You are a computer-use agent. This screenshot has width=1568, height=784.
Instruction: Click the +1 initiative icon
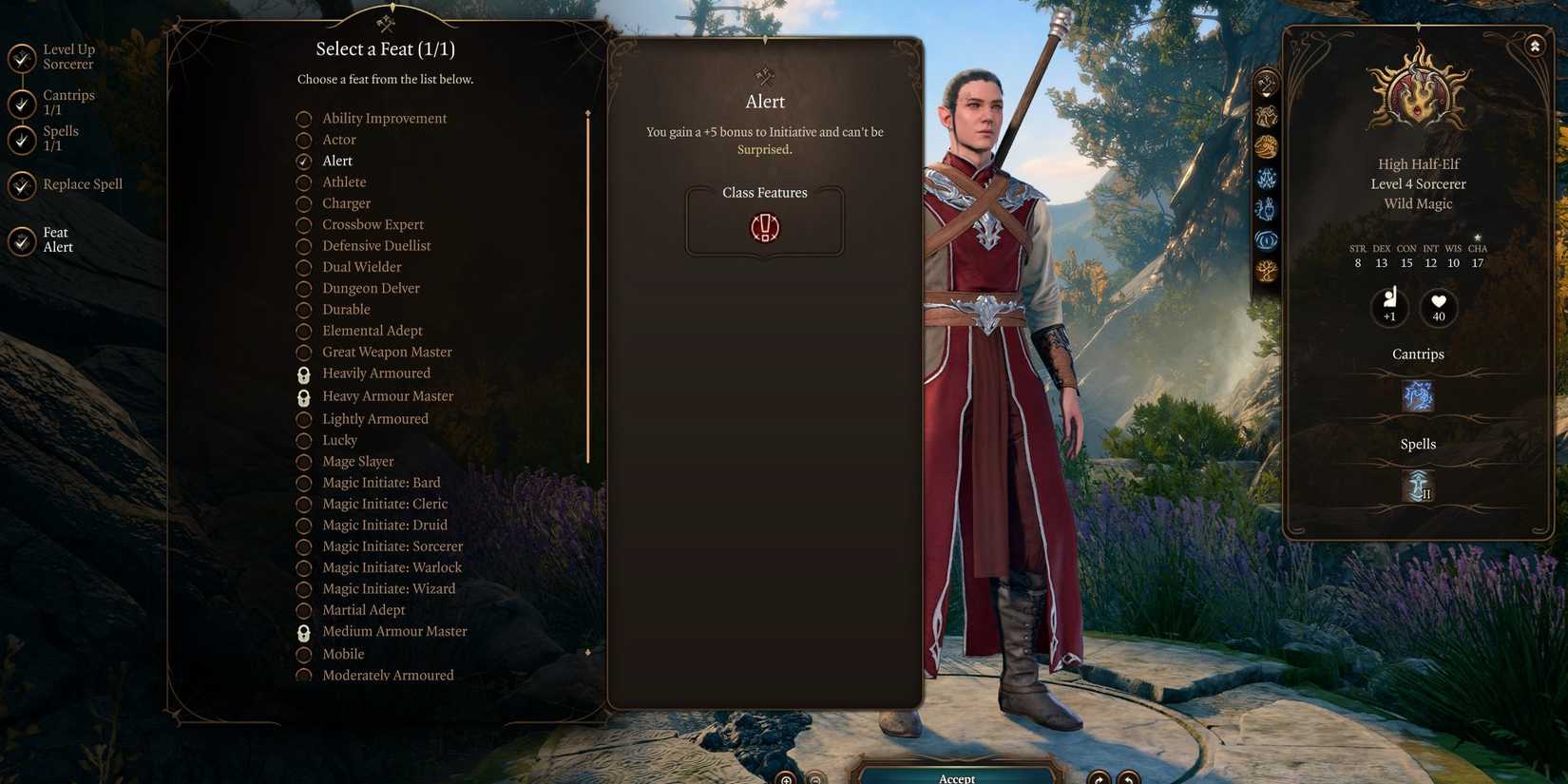[x=1390, y=304]
